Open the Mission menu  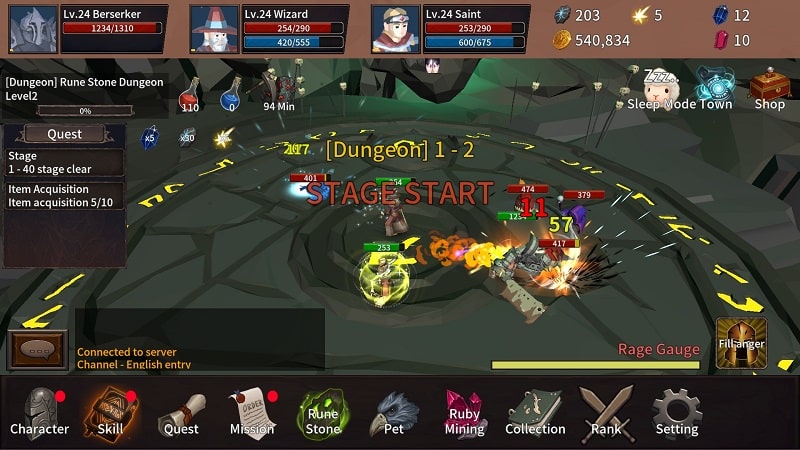[x=252, y=412]
